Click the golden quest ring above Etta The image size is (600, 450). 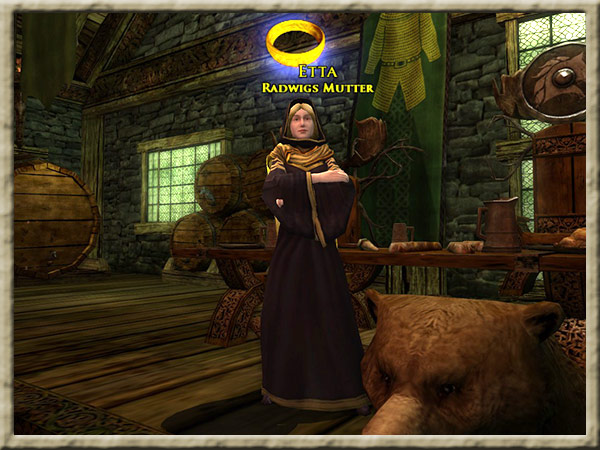point(296,41)
